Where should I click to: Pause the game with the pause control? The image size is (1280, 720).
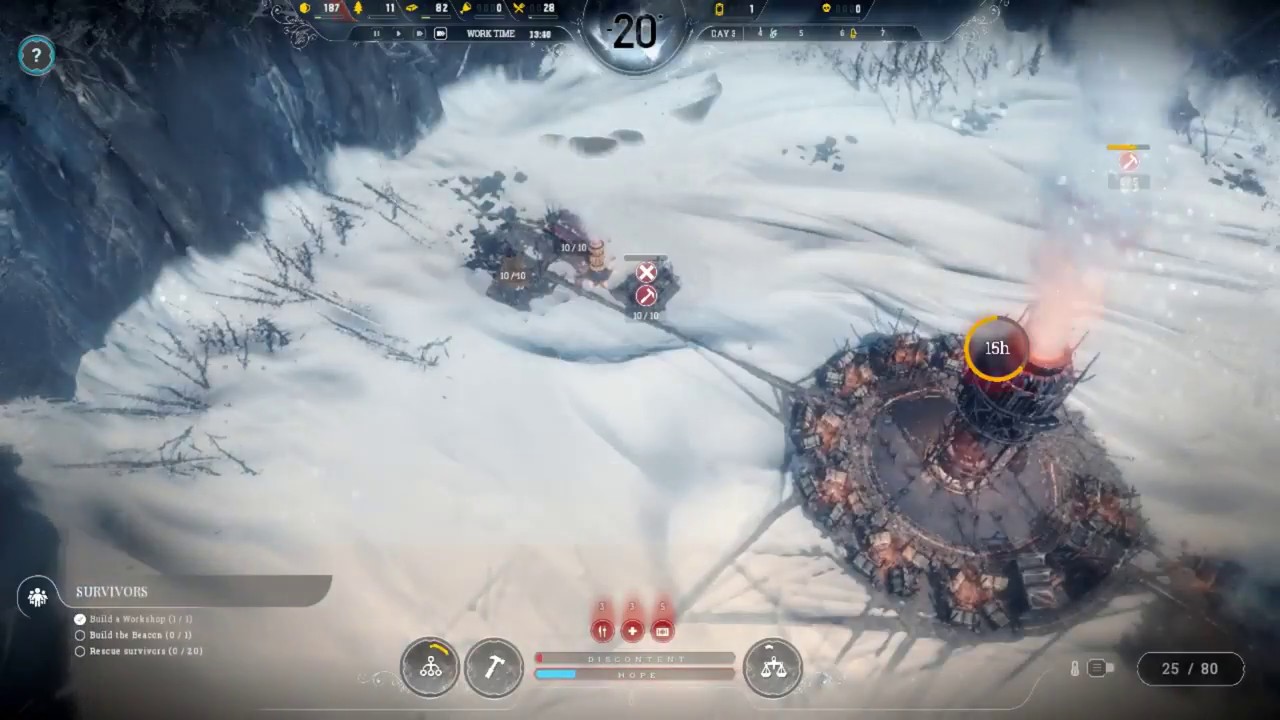[377, 34]
